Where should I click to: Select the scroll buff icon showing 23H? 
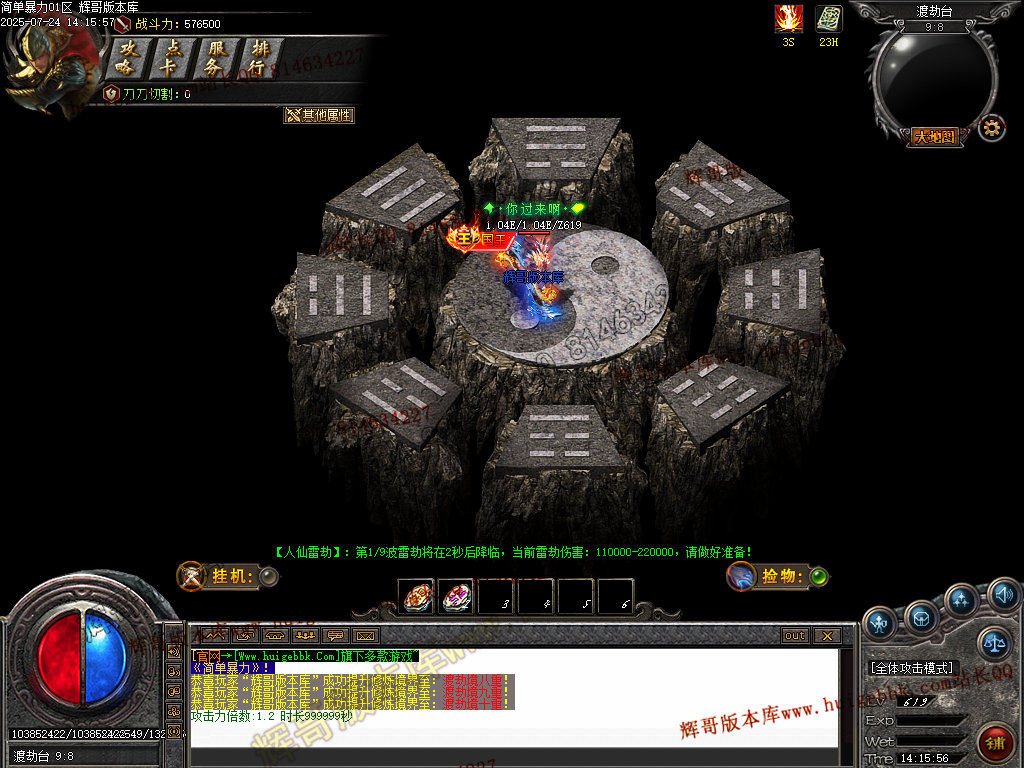coord(828,19)
